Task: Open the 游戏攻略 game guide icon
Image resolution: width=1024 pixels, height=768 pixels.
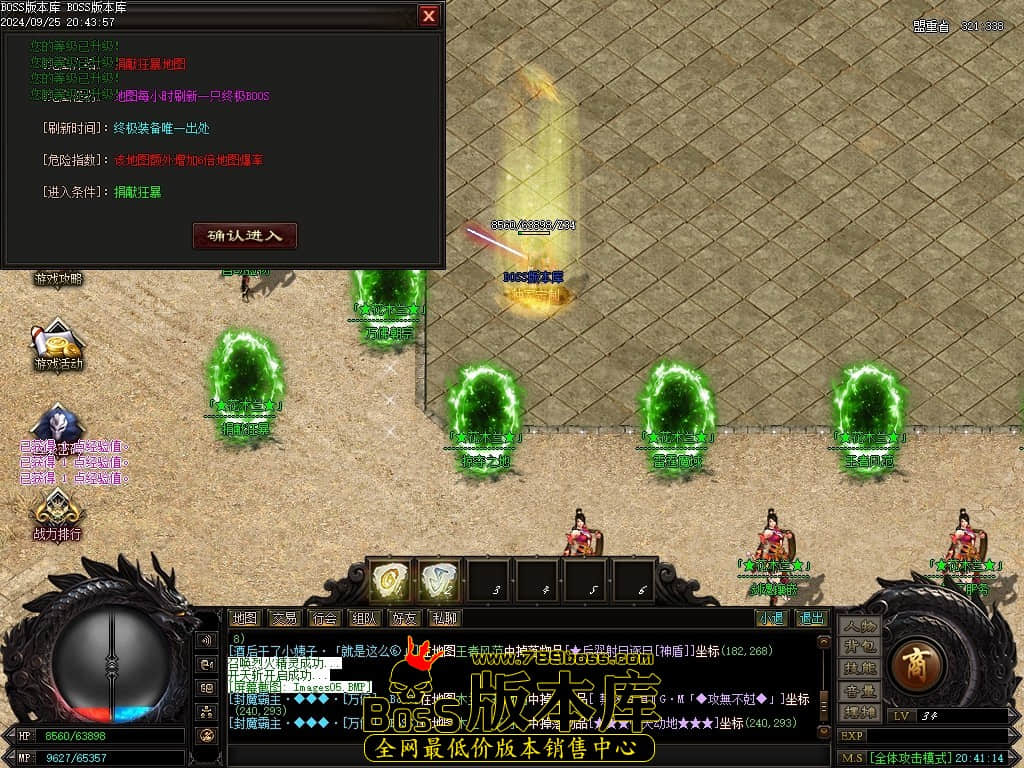Action: [58, 278]
